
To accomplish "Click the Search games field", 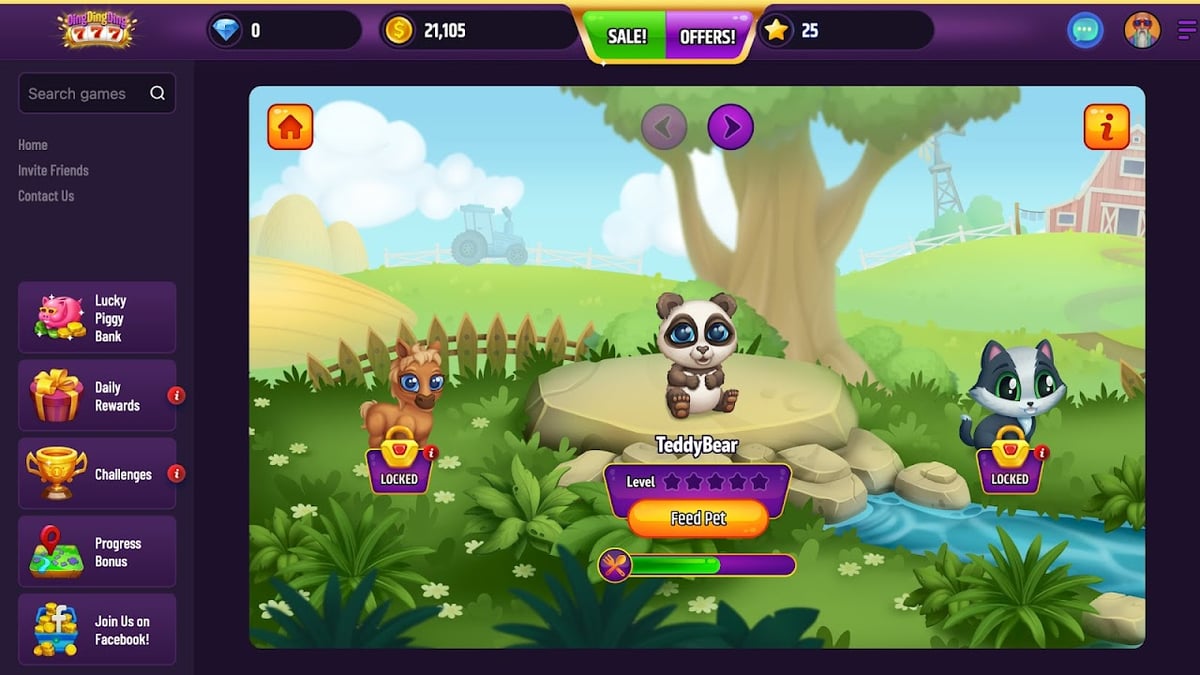I will pyautogui.click(x=86, y=93).
